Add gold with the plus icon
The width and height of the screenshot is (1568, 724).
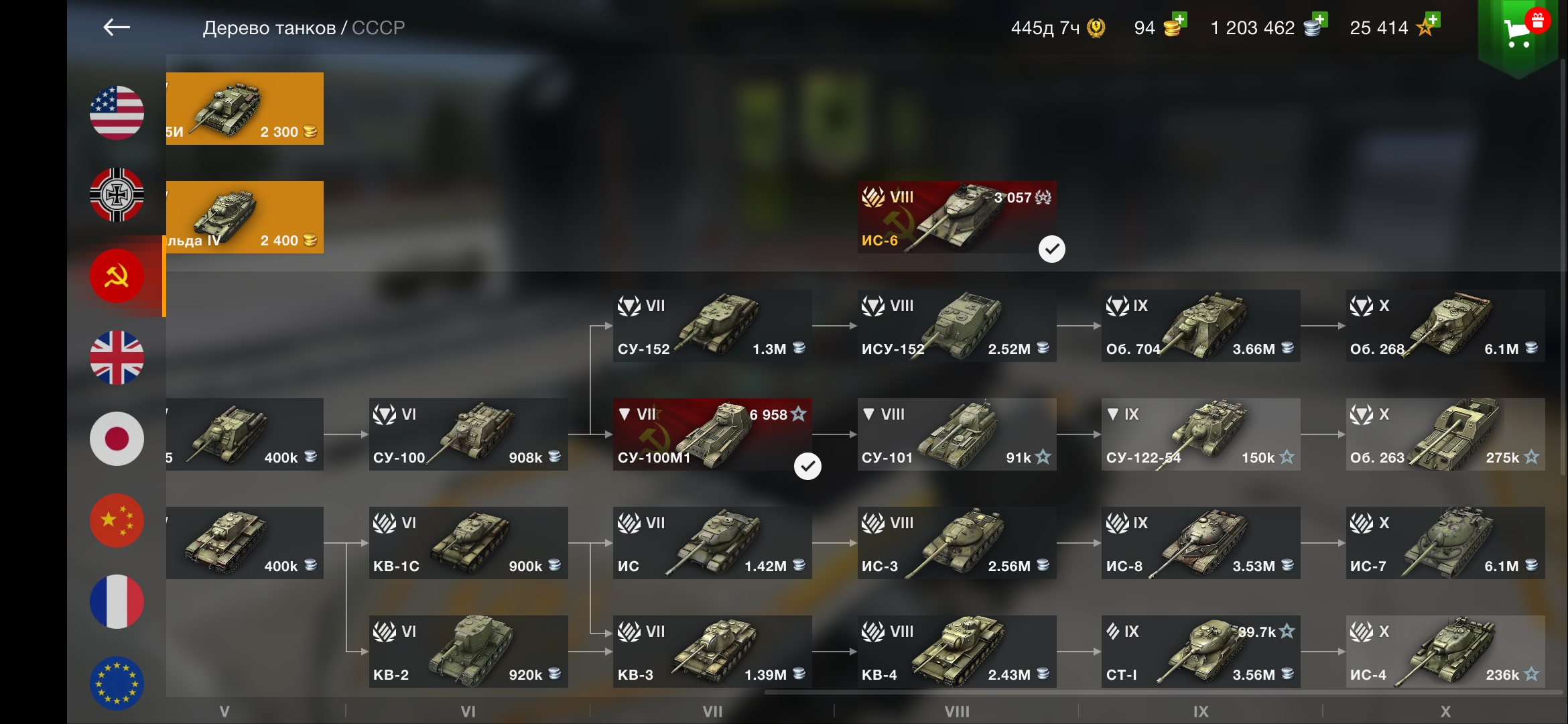pos(1179,20)
